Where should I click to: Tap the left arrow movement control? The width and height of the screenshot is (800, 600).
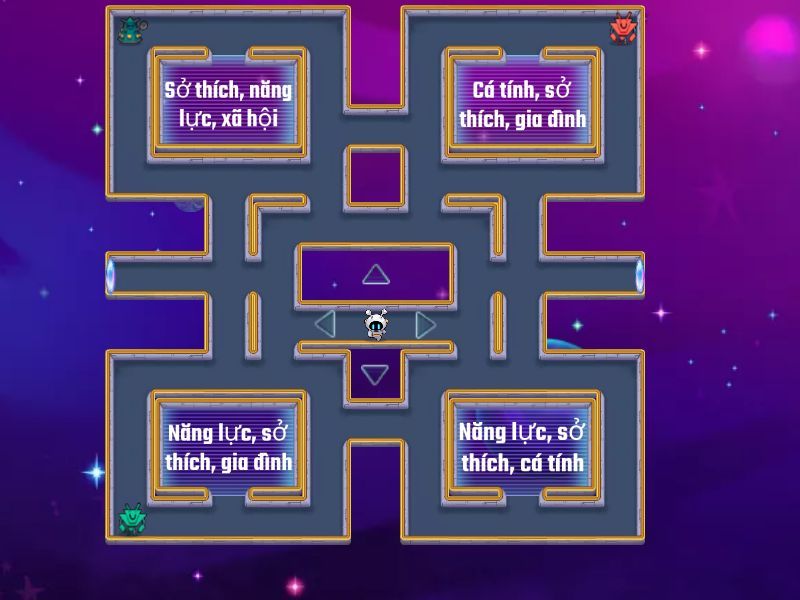coord(325,323)
